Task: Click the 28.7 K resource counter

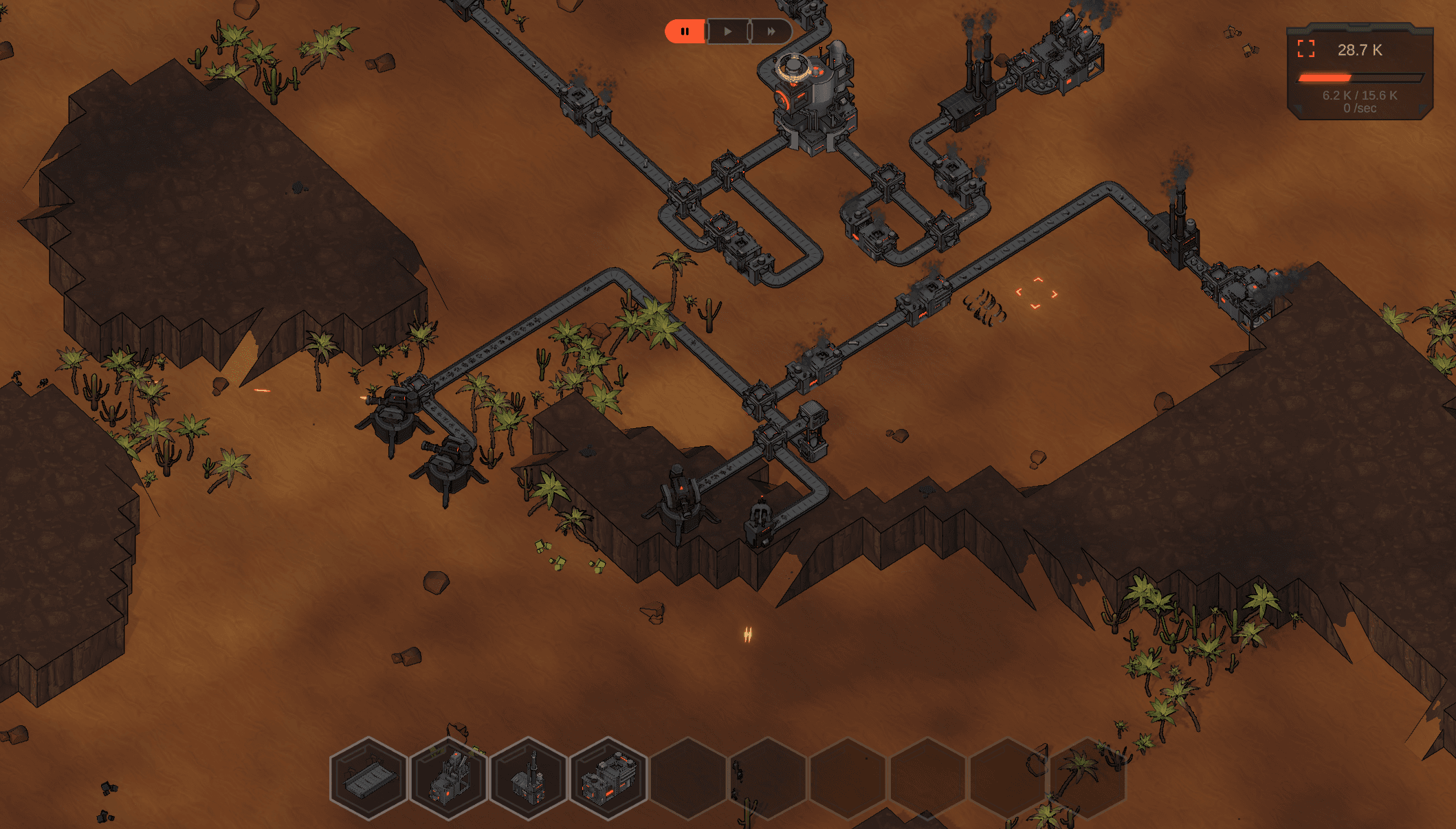Action: coord(1359,49)
